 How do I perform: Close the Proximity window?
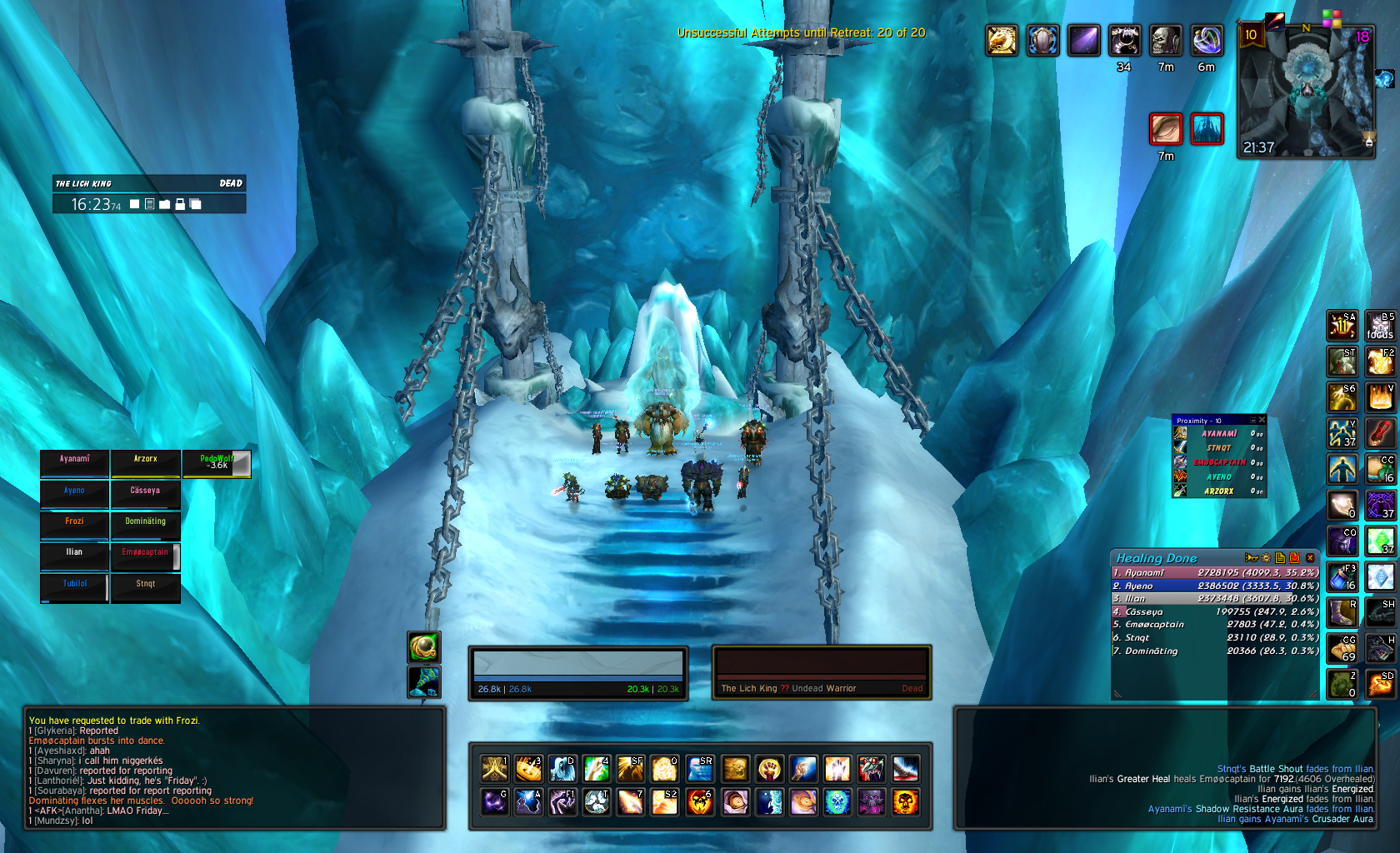click(1262, 421)
